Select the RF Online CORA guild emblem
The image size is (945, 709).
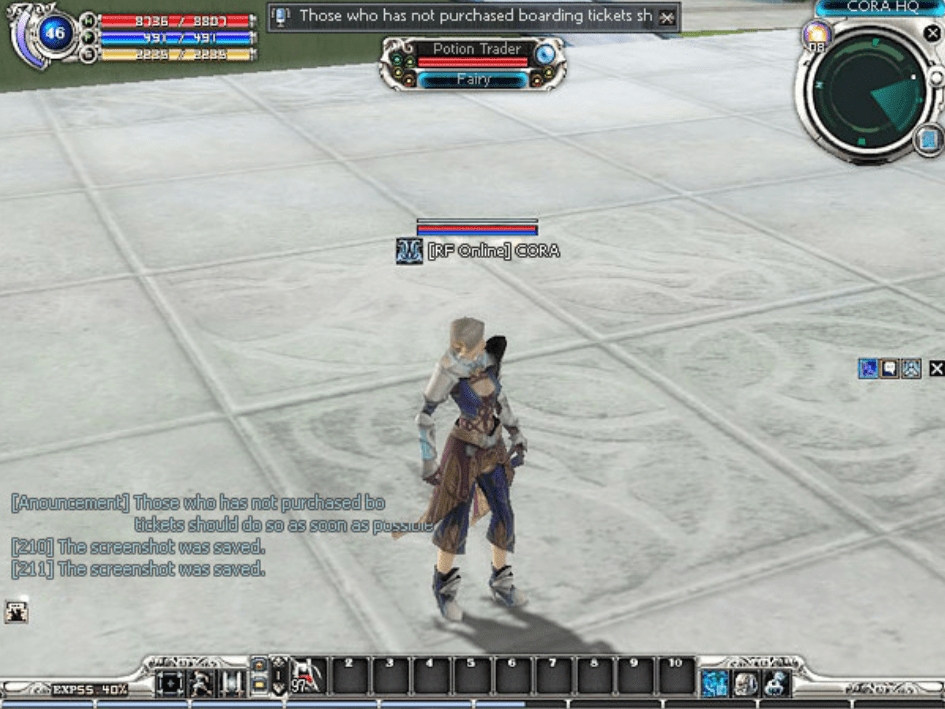[x=409, y=251]
